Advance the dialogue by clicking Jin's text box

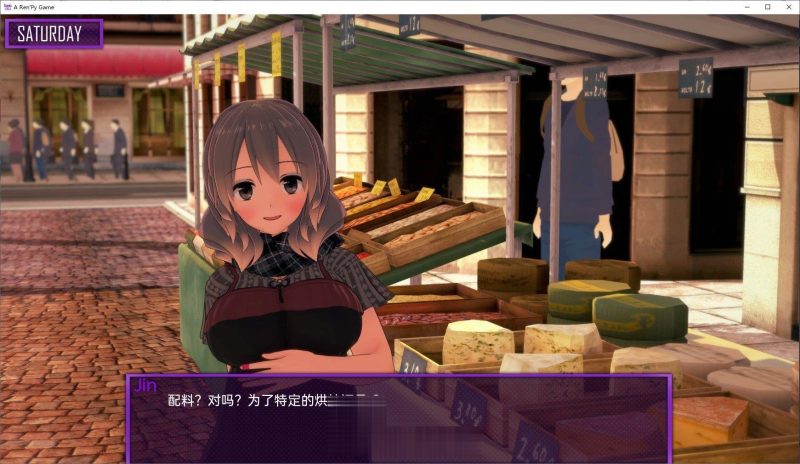(x=398, y=418)
